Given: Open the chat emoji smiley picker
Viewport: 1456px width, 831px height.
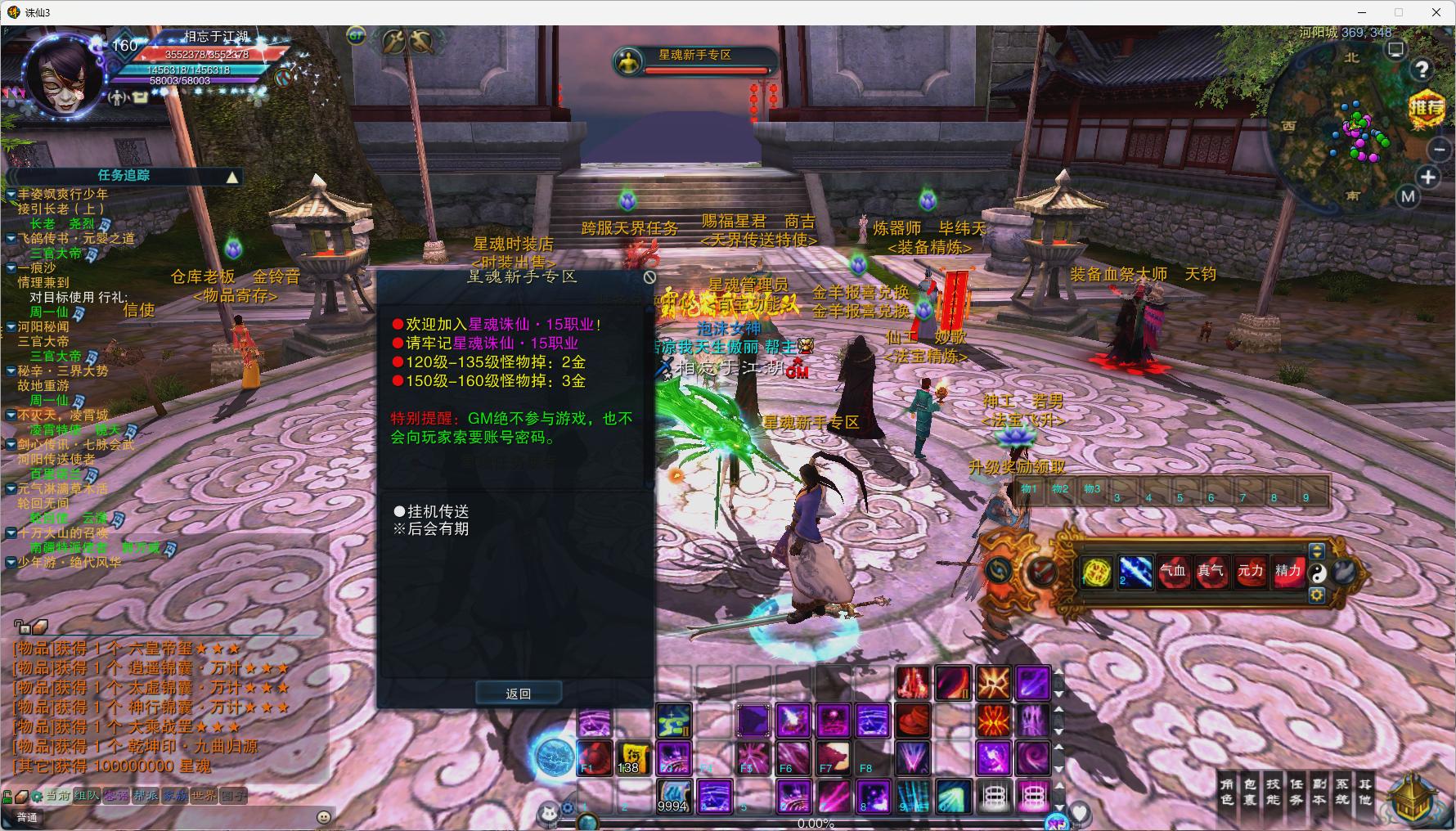Looking at the screenshot, I should click(324, 816).
